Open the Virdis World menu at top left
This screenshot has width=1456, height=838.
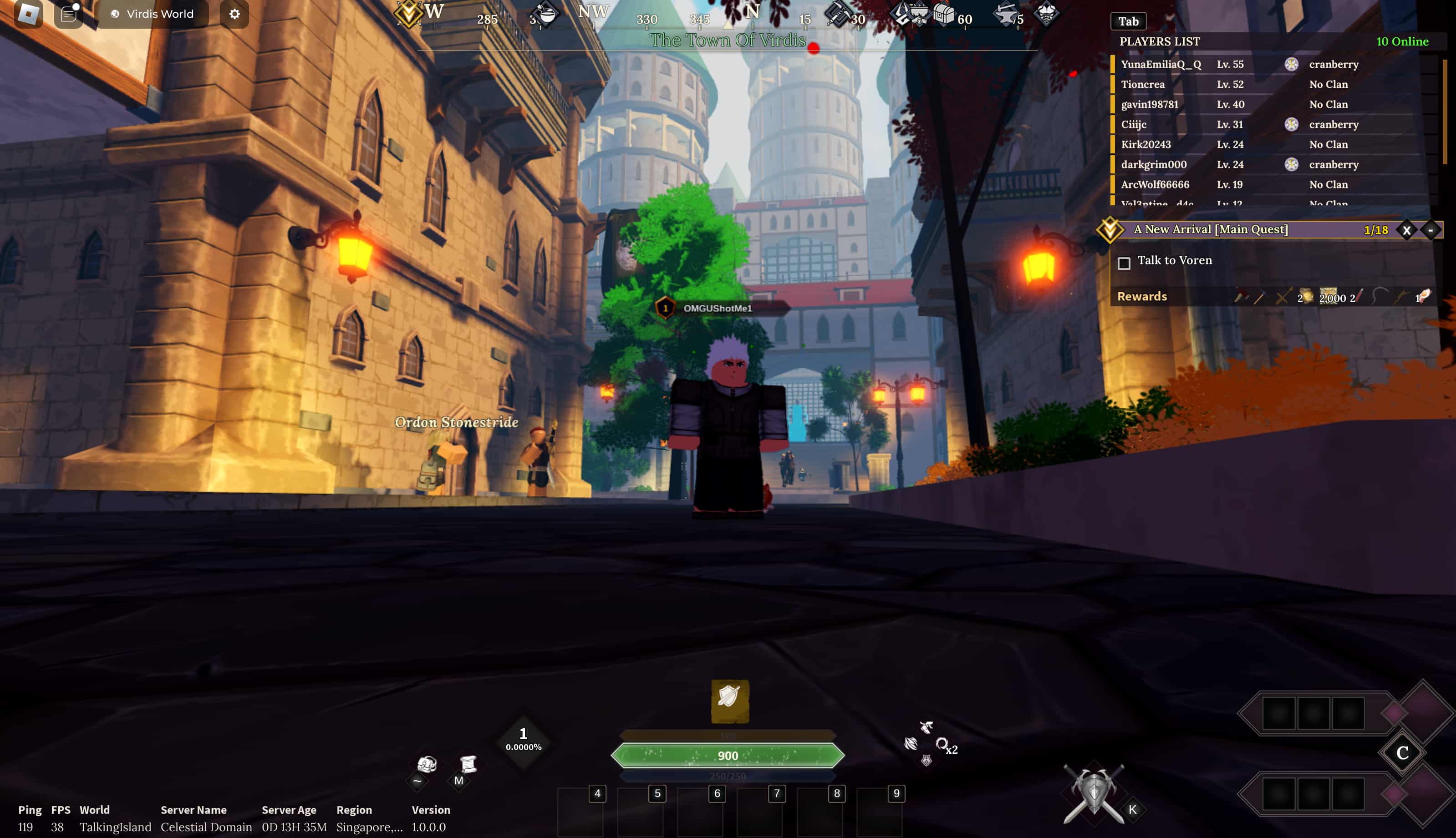coord(153,14)
